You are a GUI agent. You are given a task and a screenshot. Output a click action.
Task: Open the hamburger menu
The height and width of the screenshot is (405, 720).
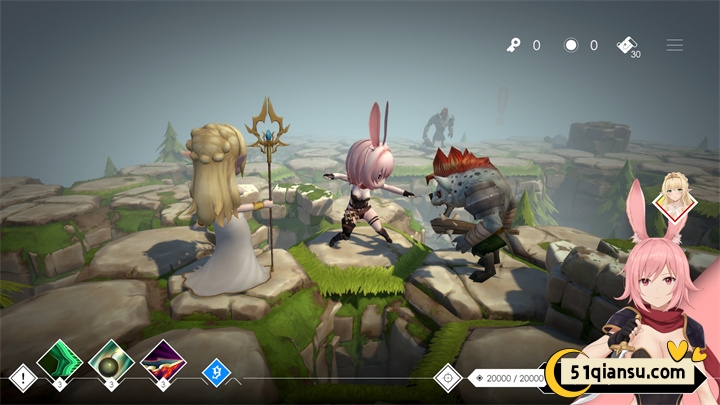pos(675,45)
